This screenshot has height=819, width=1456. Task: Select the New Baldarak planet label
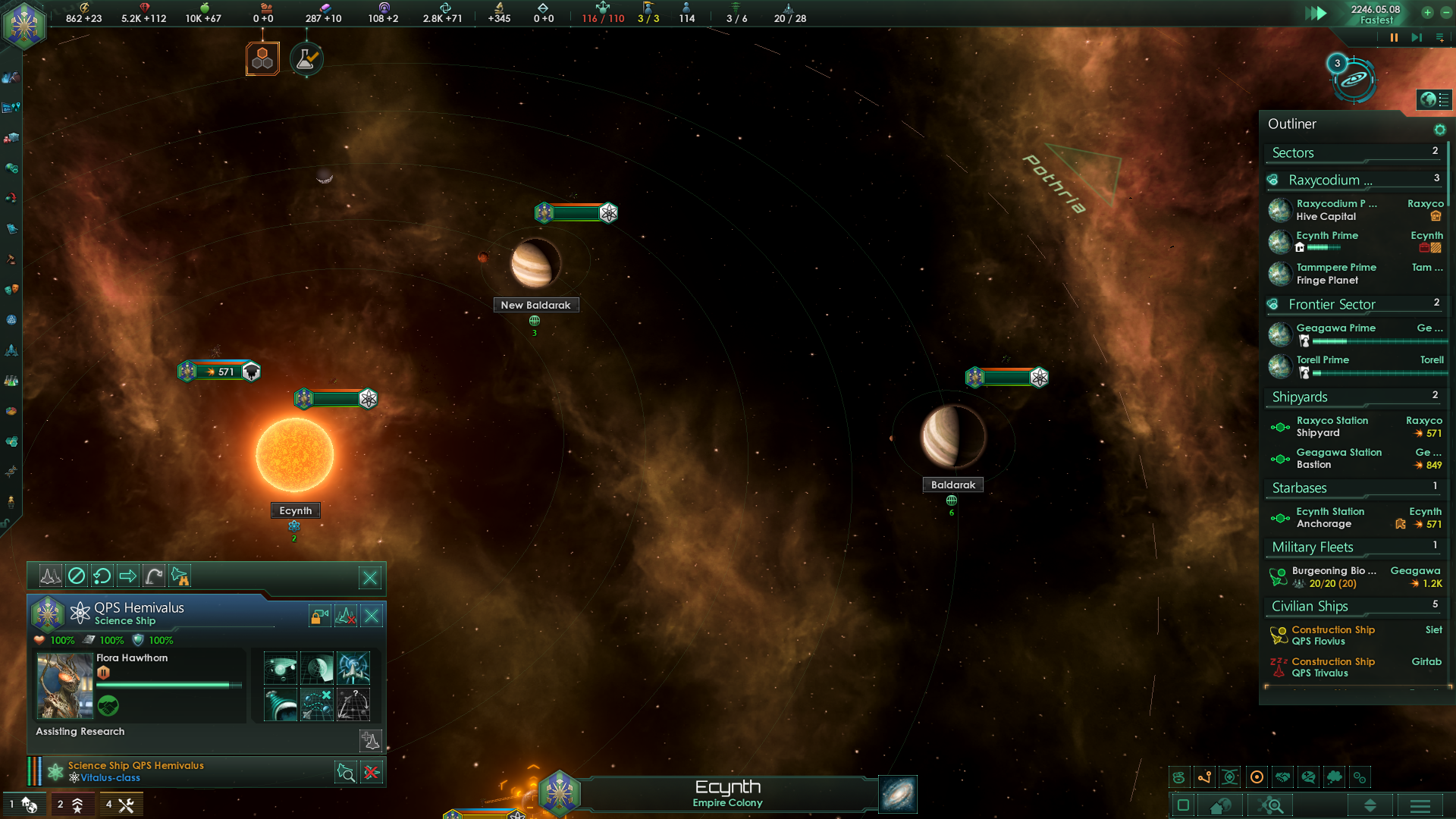click(535, 305)
